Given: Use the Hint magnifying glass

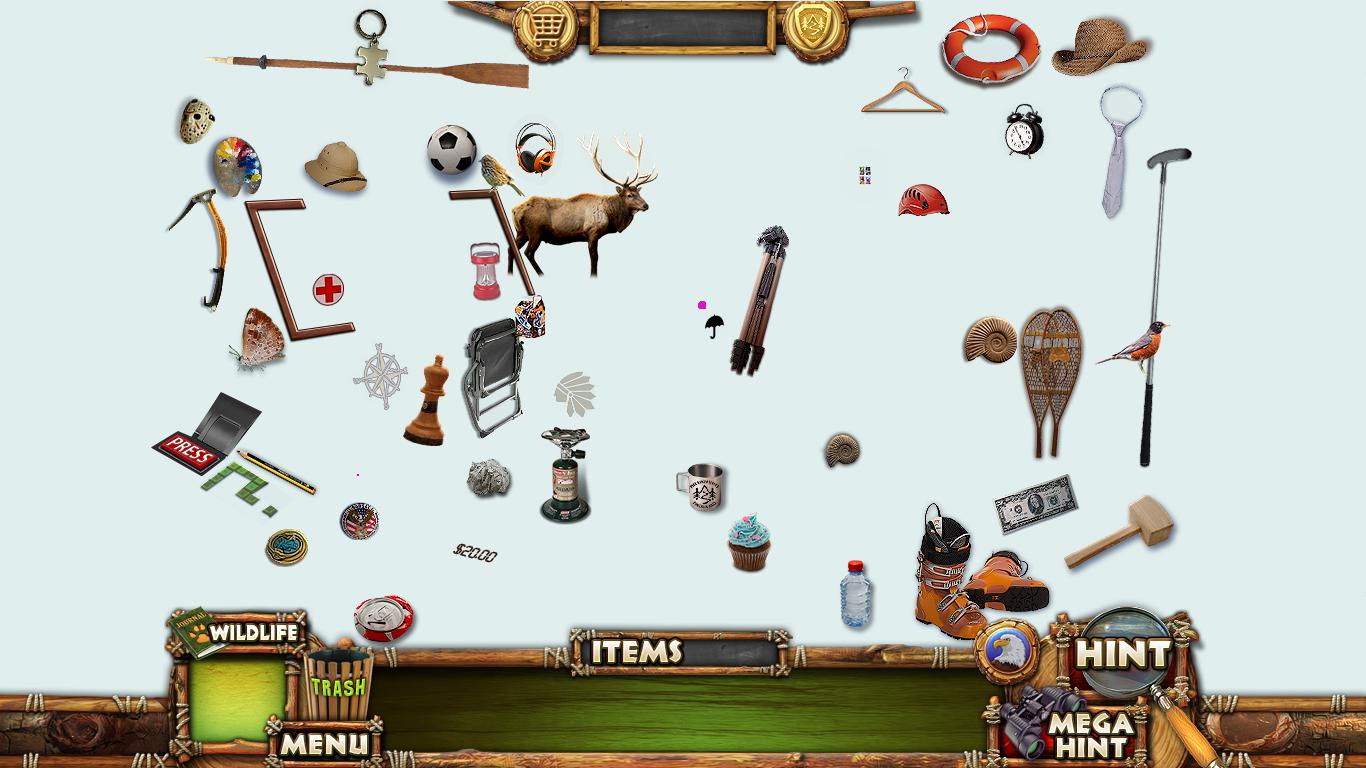Looking at the screenshot, I should pos(1124,654).
